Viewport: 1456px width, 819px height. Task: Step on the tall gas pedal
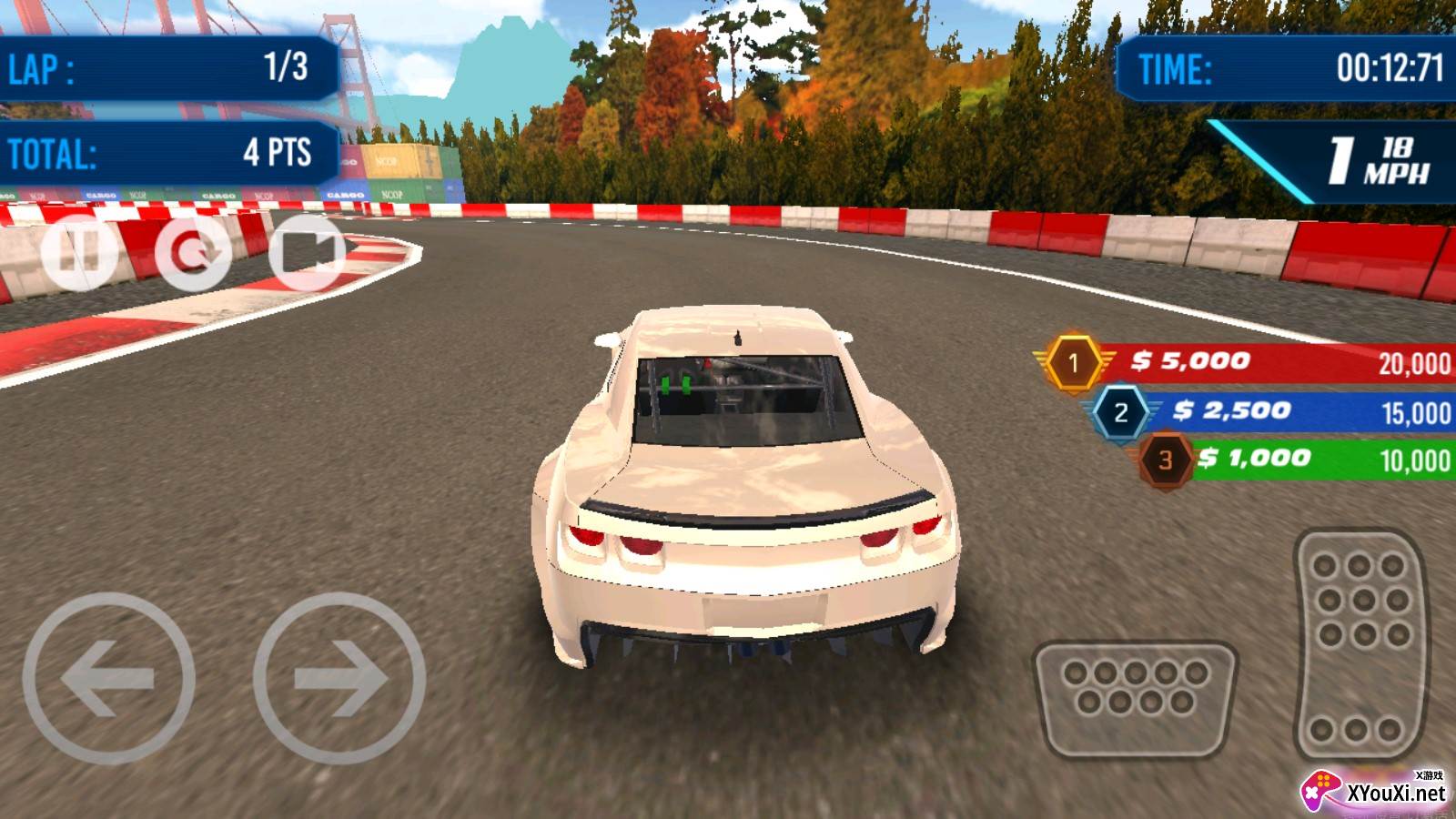pyautogui.click(x=1360, y=644)
